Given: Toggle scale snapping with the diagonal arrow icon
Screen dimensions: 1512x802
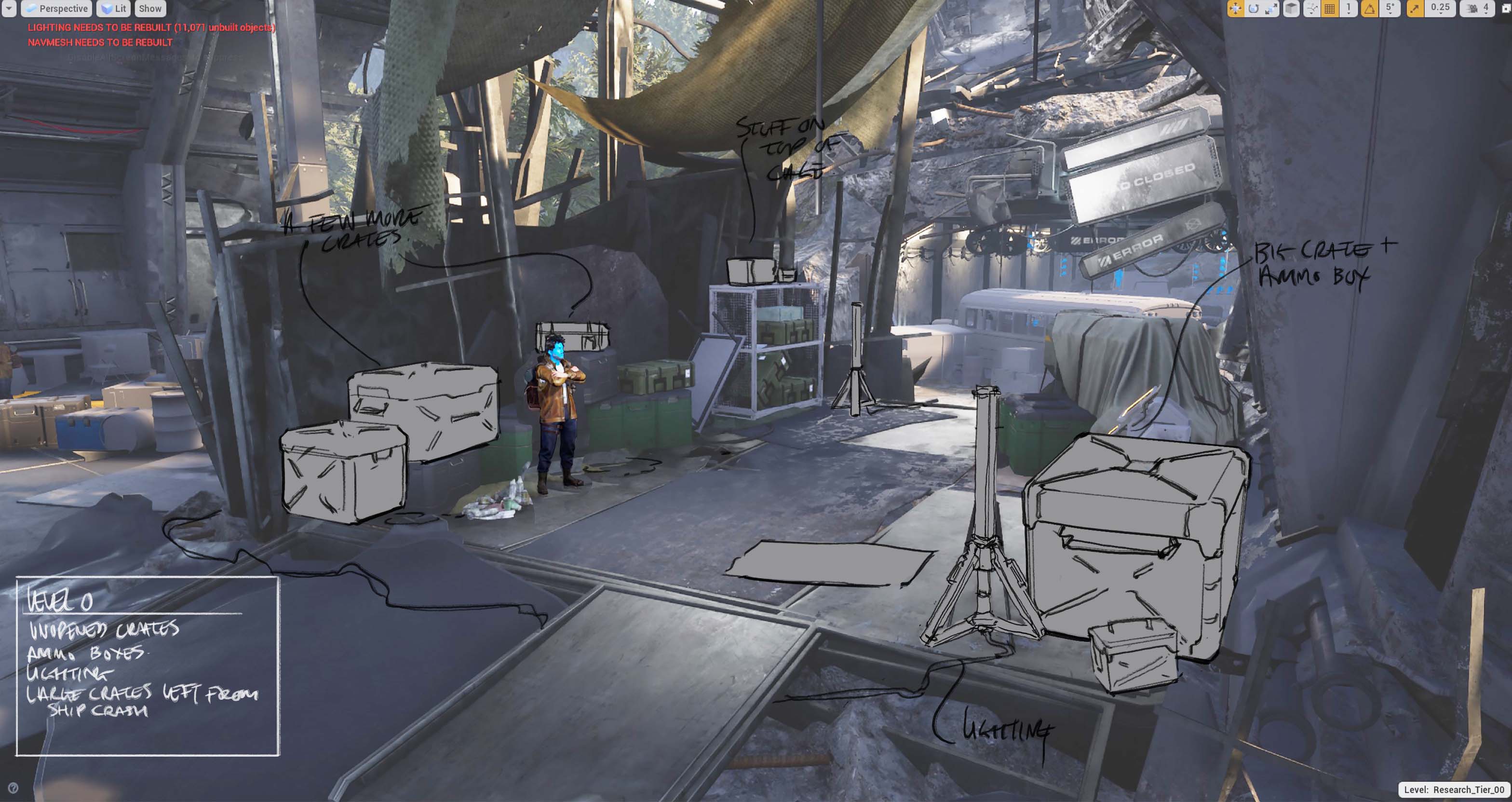Looking at the screenshot, I should tap(1415, 8).
